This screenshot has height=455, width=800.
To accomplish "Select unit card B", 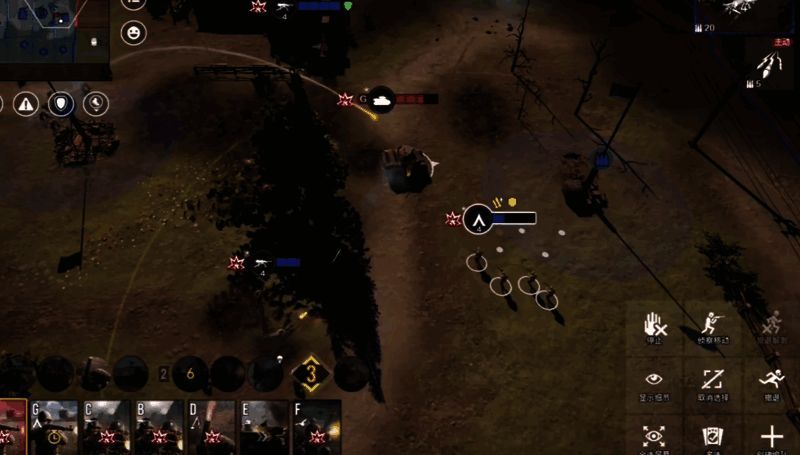I will [x=160, y=427].
